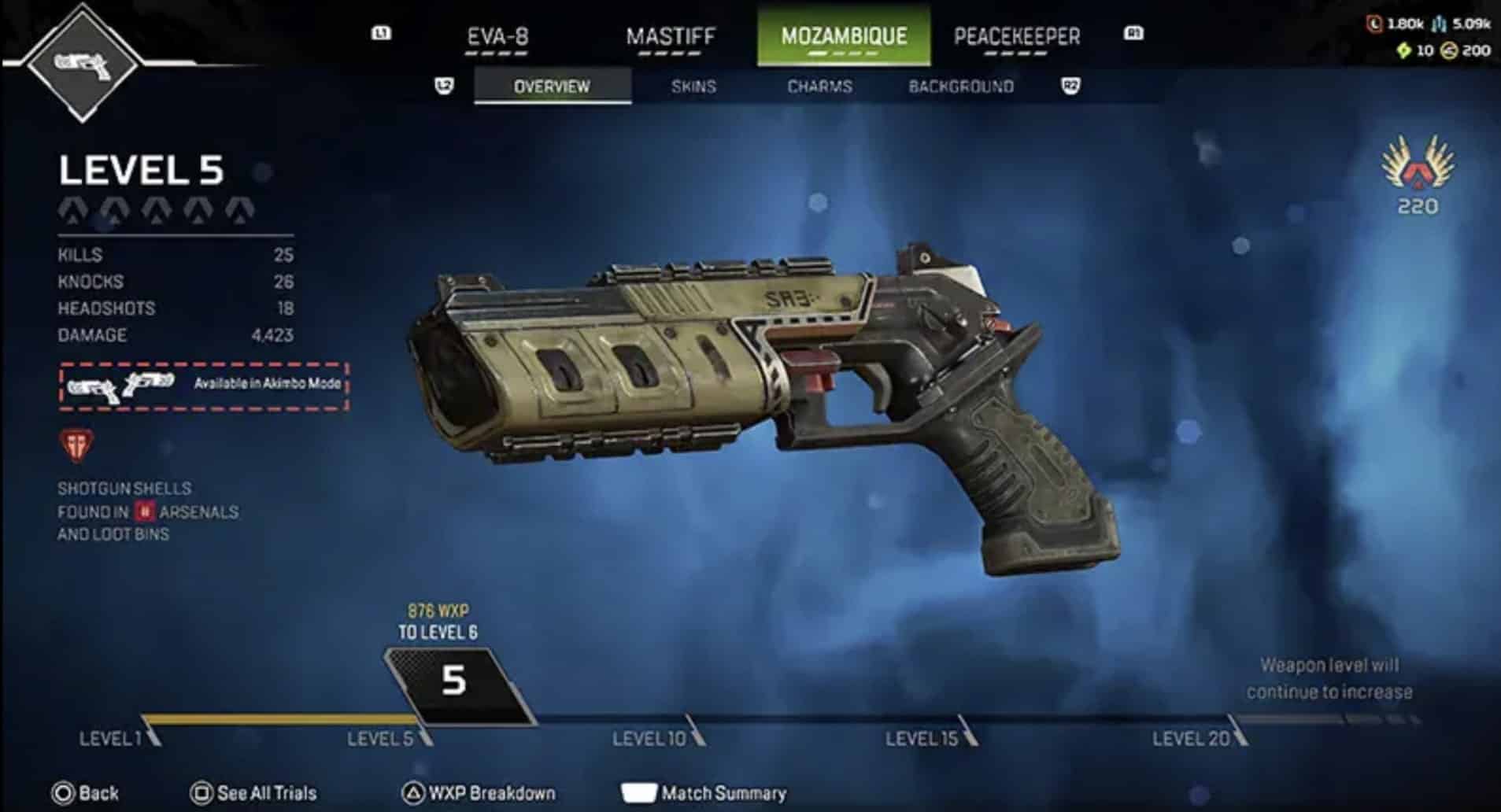This screenshot has width=1501, height=812.
Task: Click the Crafting Metals icon showing 5.09k
Action: [1438, 24]
